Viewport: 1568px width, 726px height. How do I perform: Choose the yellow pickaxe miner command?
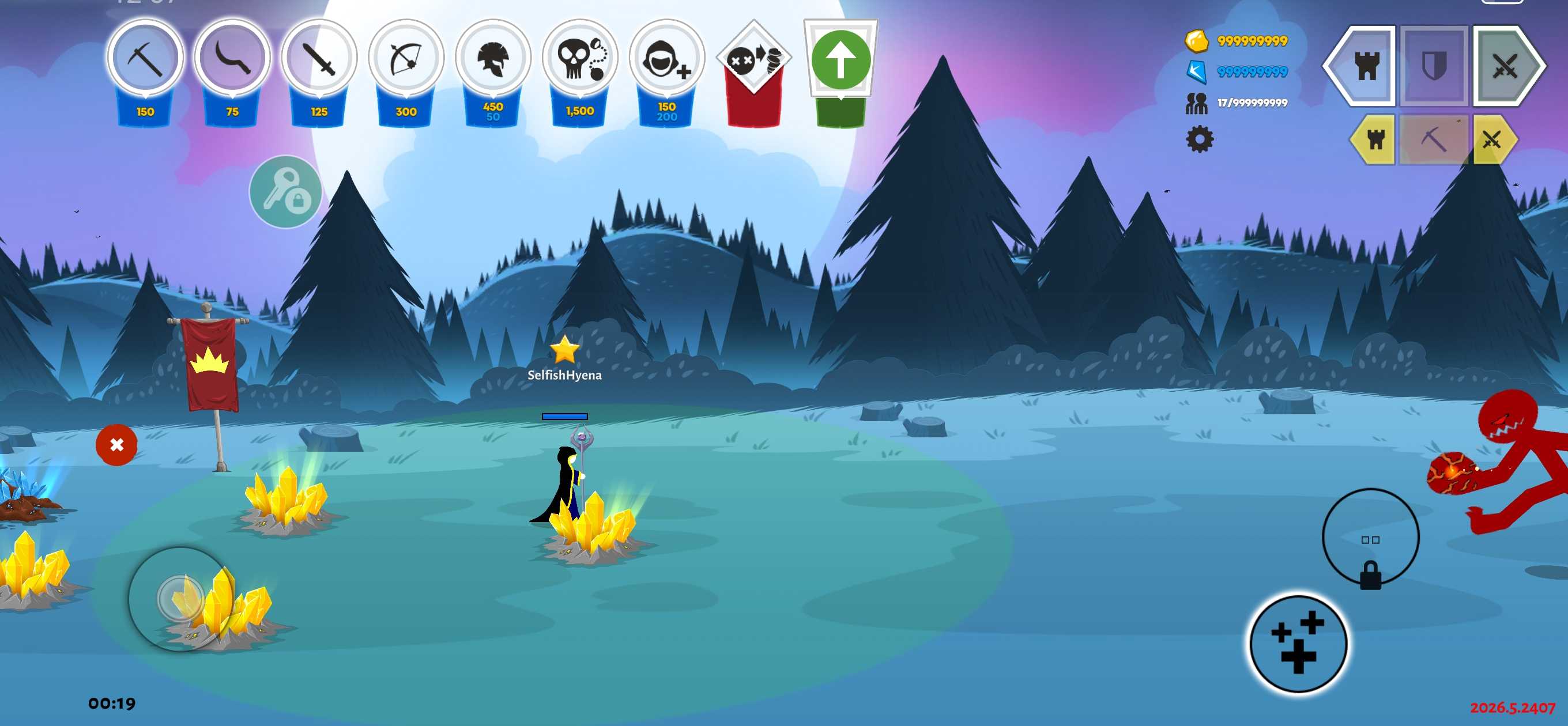[1434, 140]
